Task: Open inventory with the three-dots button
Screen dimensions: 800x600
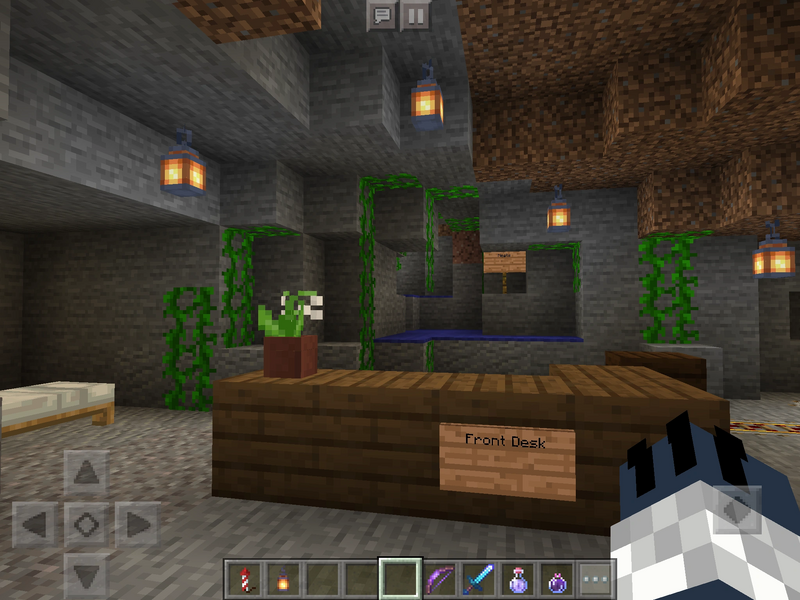Action: click(x=596, y=579)
